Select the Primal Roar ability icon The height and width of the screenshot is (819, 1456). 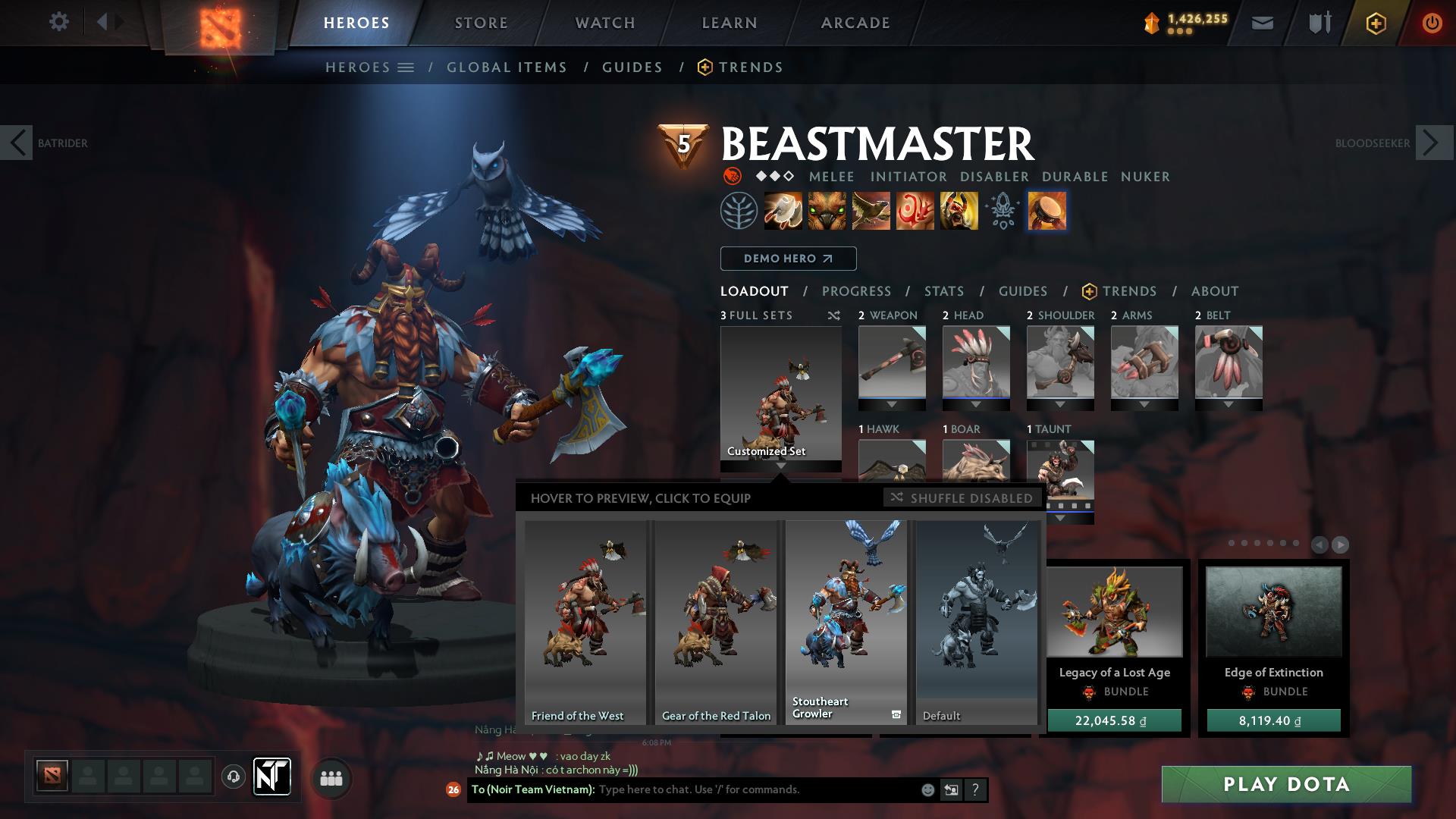click(959, 212)
